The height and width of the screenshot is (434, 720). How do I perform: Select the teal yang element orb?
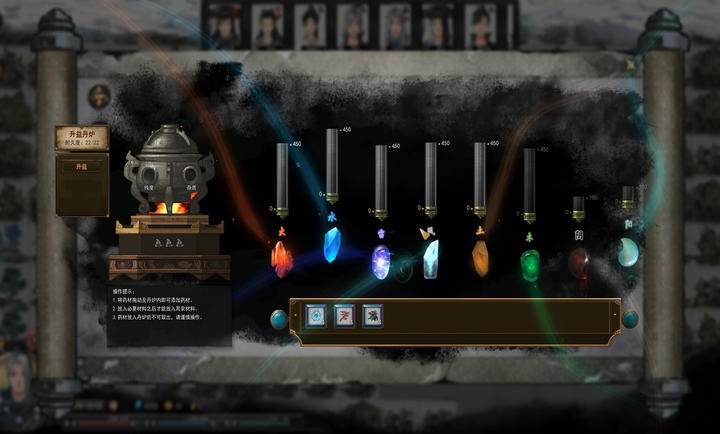(x=628, y=256)
